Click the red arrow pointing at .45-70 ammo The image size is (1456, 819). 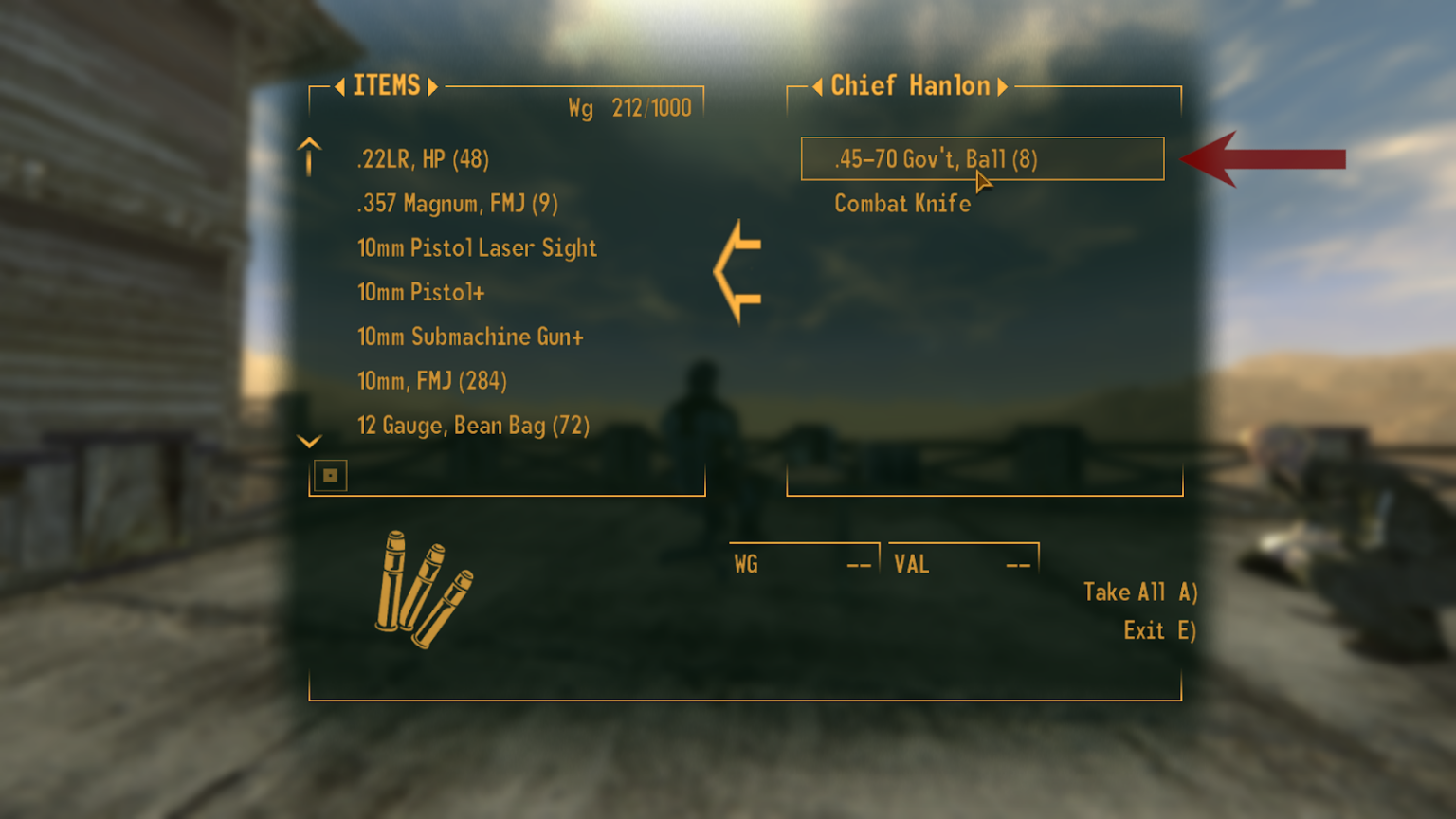[x=1261, y=159]
